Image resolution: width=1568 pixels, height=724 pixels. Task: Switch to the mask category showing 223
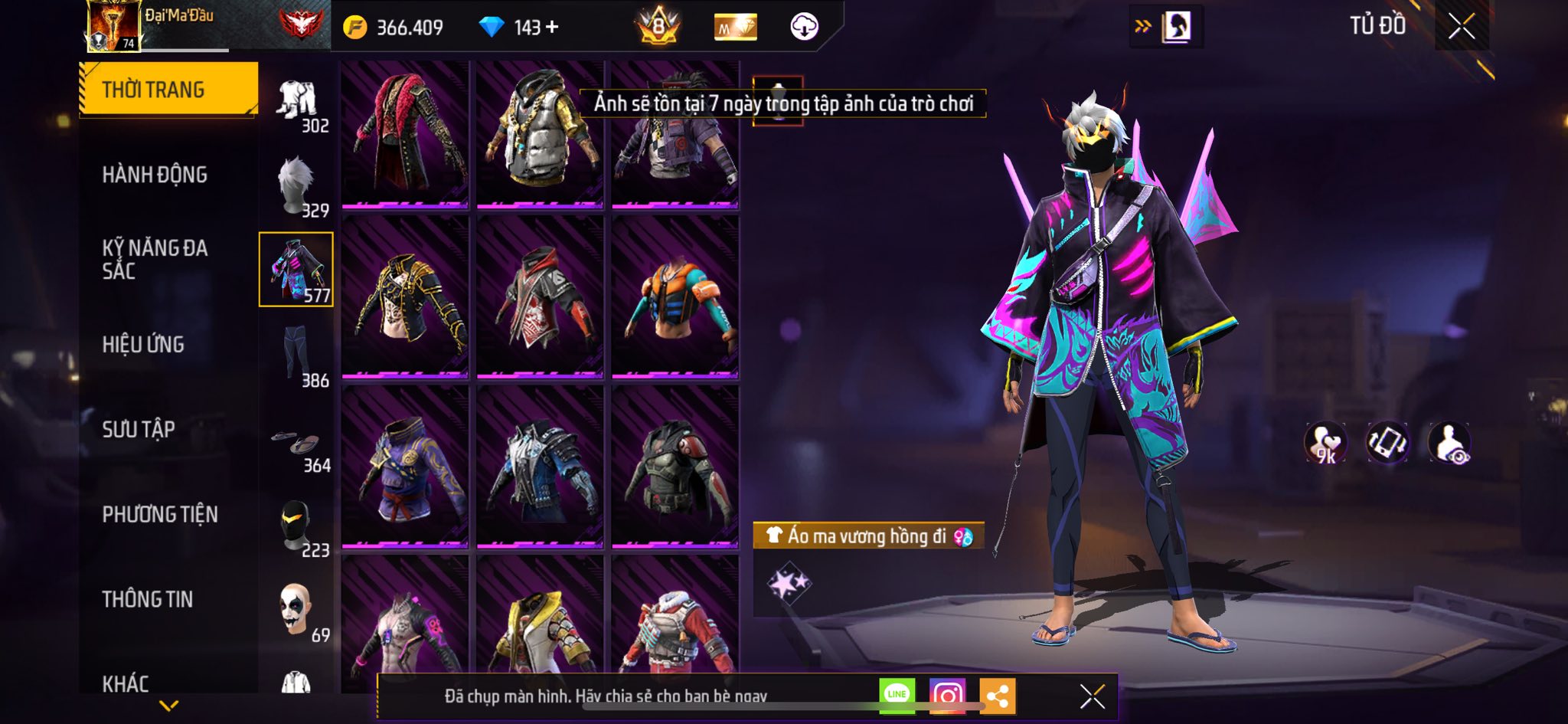[297, 526]
